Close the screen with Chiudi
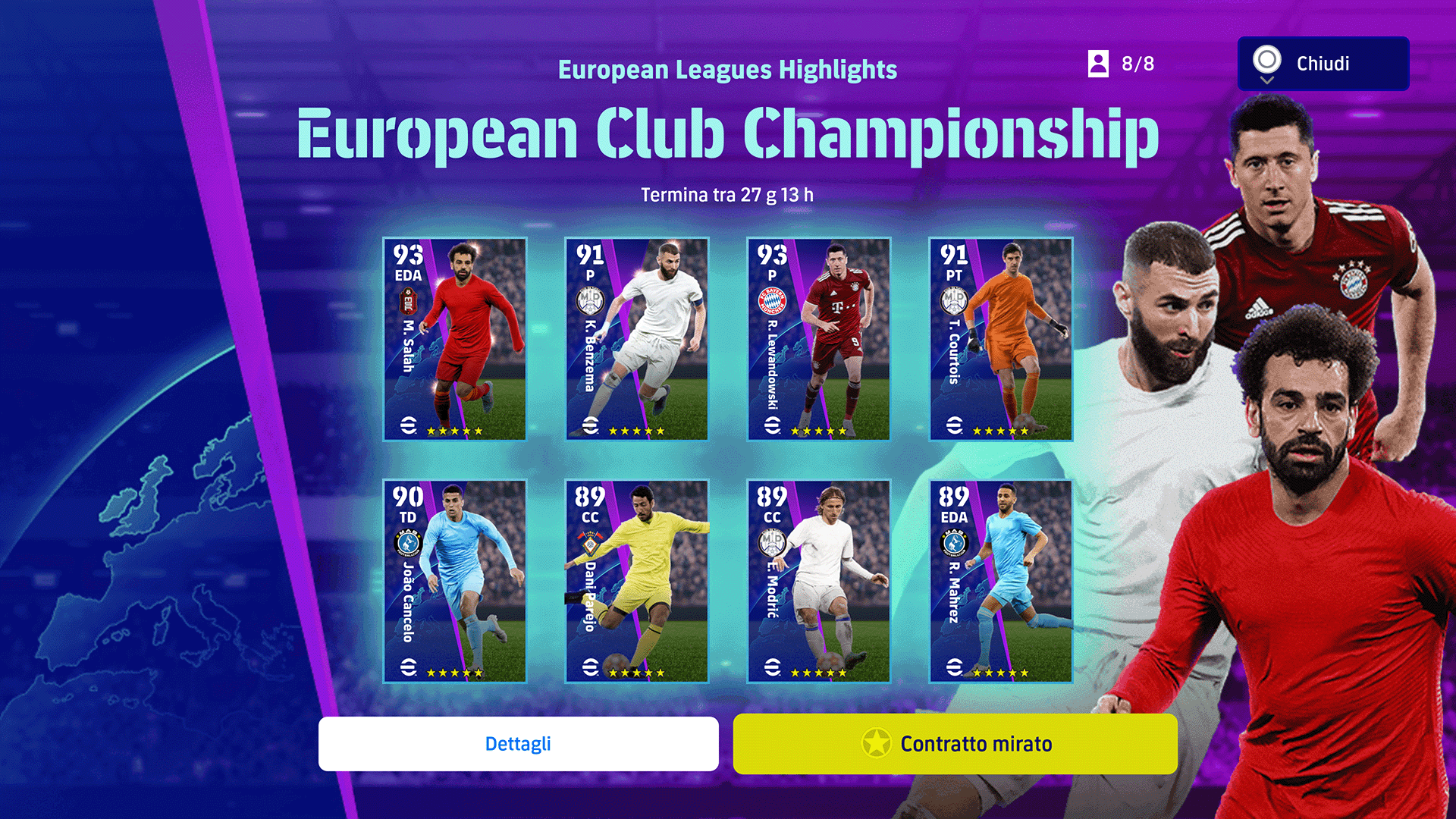The width and height of the screenshot is (1456, 819). tap(1323, 64)
